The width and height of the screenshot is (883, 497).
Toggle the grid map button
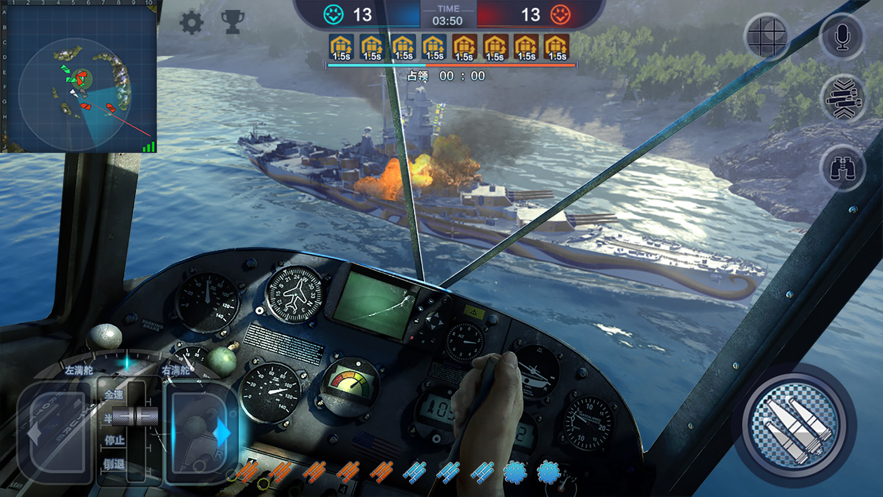pyautogui.click(x=768, y=37)
